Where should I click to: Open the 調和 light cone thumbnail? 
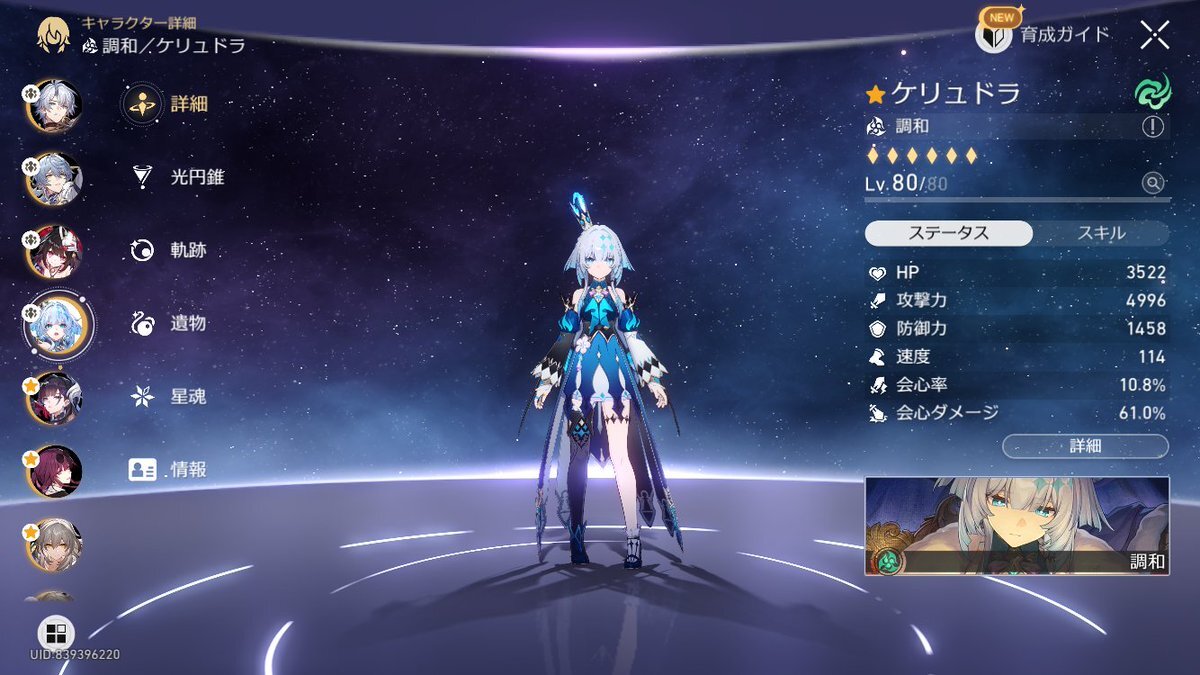tap(1016, 526)
